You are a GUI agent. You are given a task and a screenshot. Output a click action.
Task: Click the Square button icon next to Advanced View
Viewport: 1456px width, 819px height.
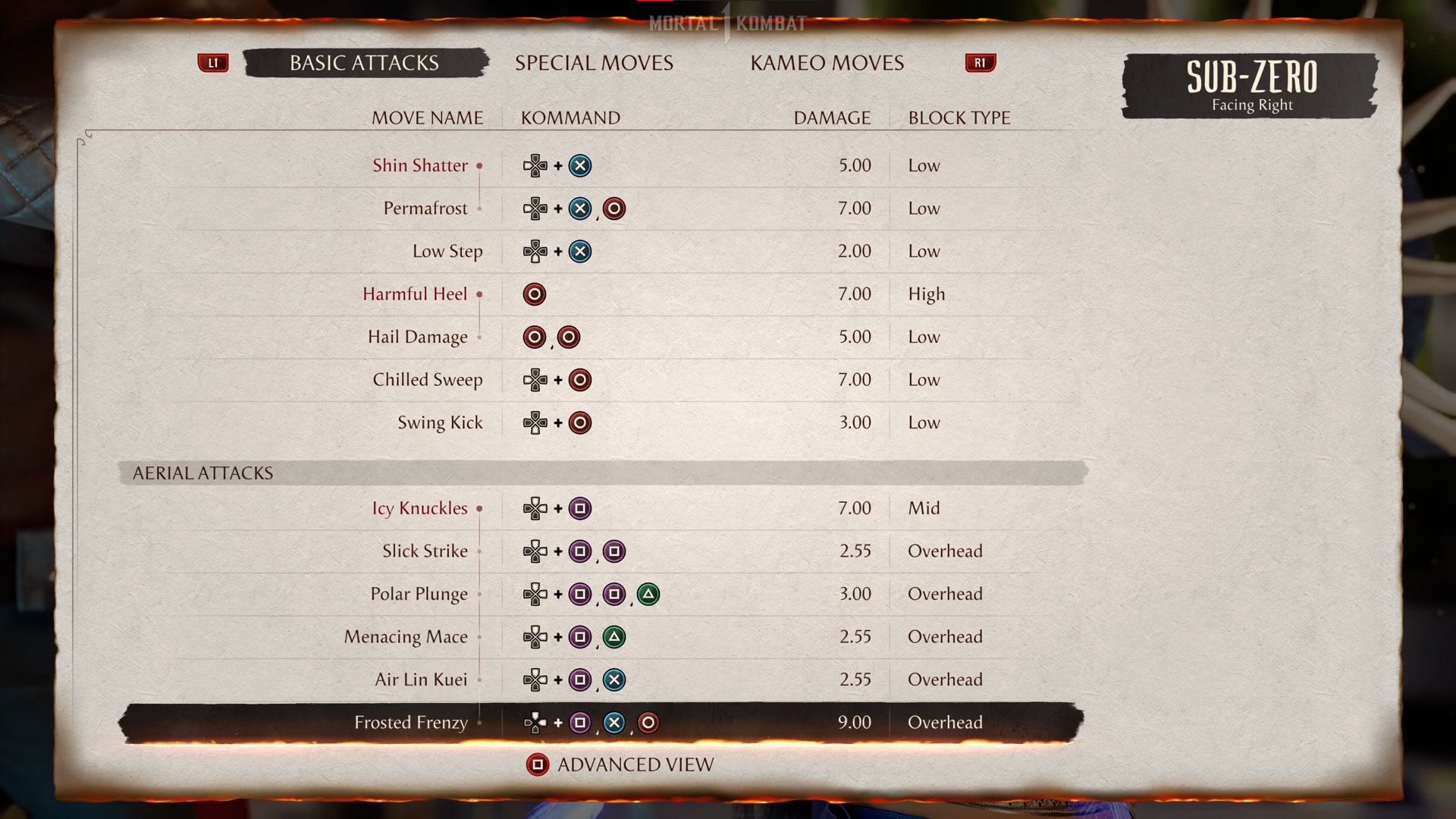[538, 764]
